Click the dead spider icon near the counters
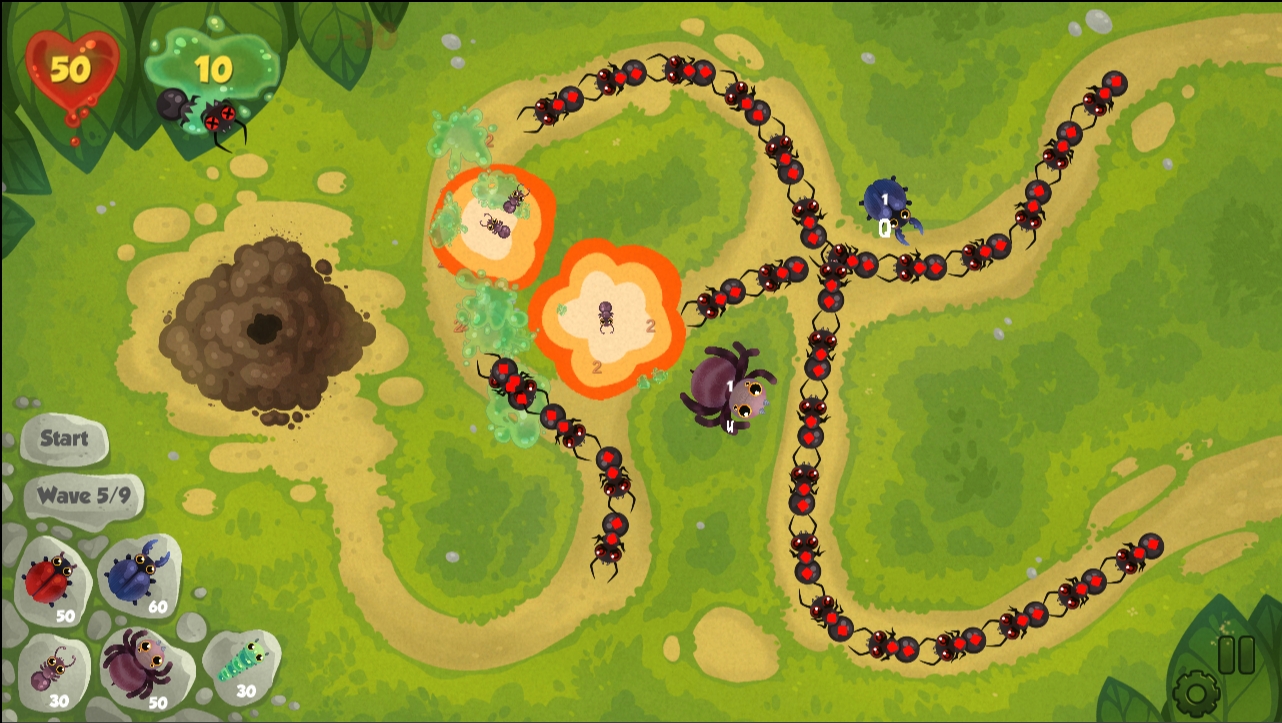 pyautogui.click(x=222, y=118)
